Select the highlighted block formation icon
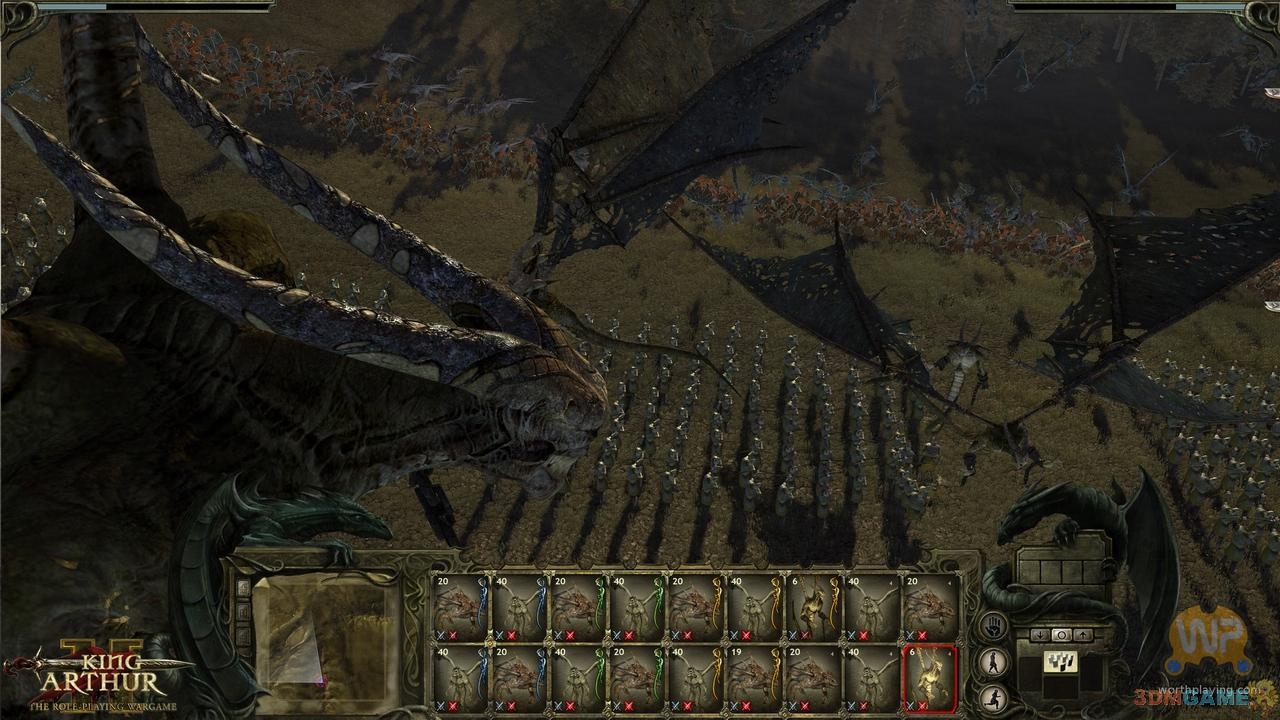Screen dimensions: 1280x720 pyautogui.click(x=1061, y=662)
